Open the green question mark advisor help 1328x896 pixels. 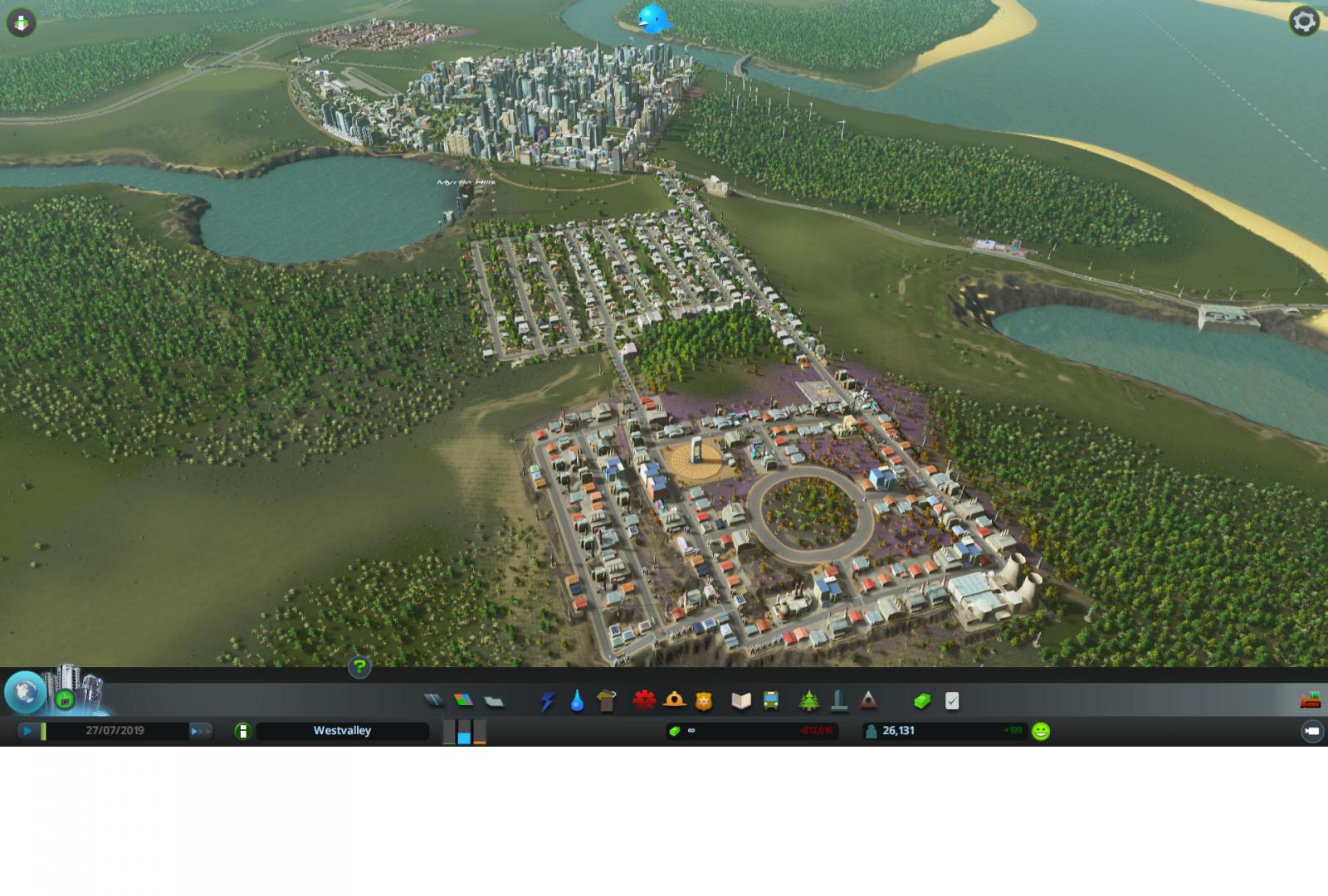(x=359, y=666)
